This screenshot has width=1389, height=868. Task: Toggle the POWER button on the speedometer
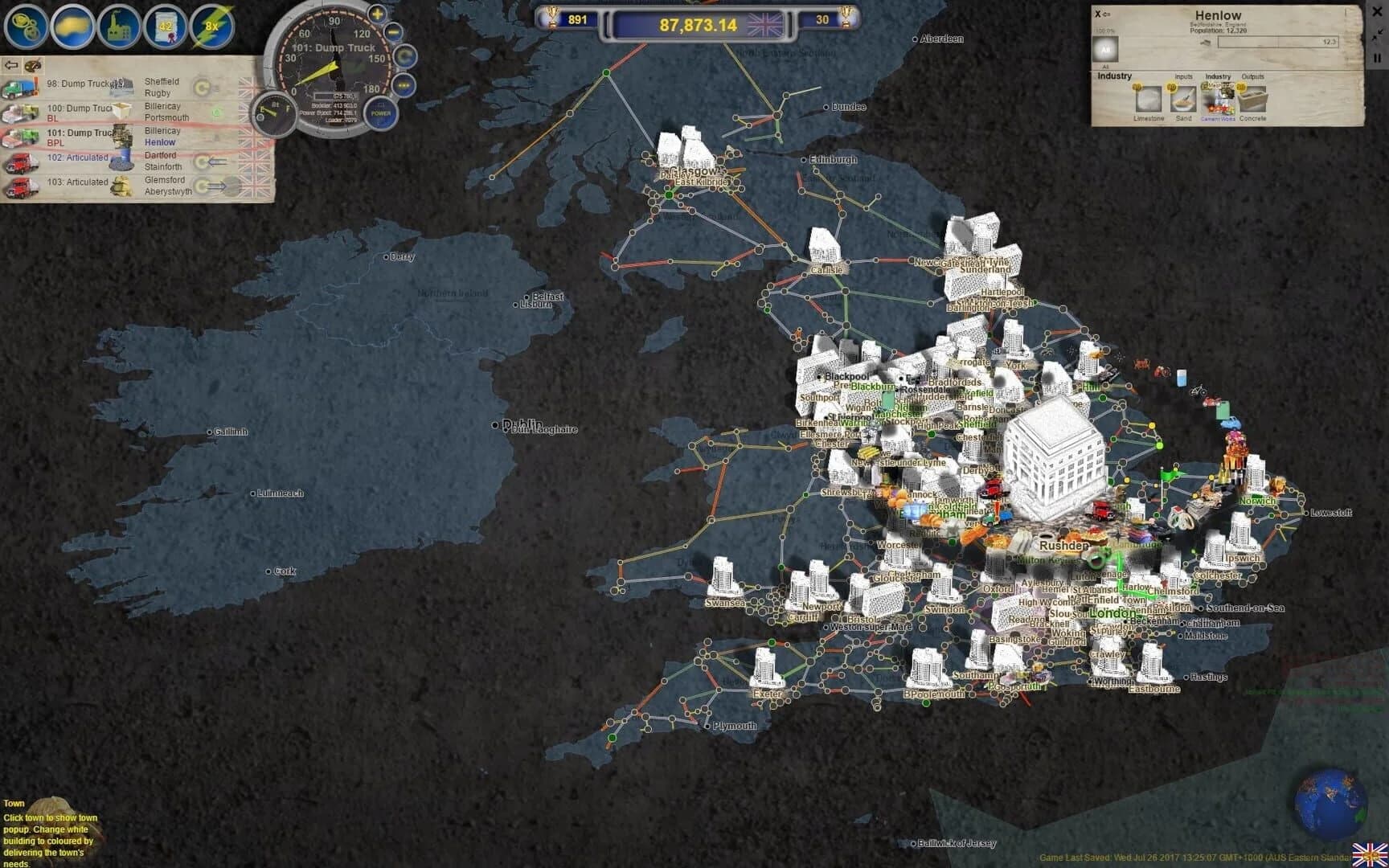(379, 113)
